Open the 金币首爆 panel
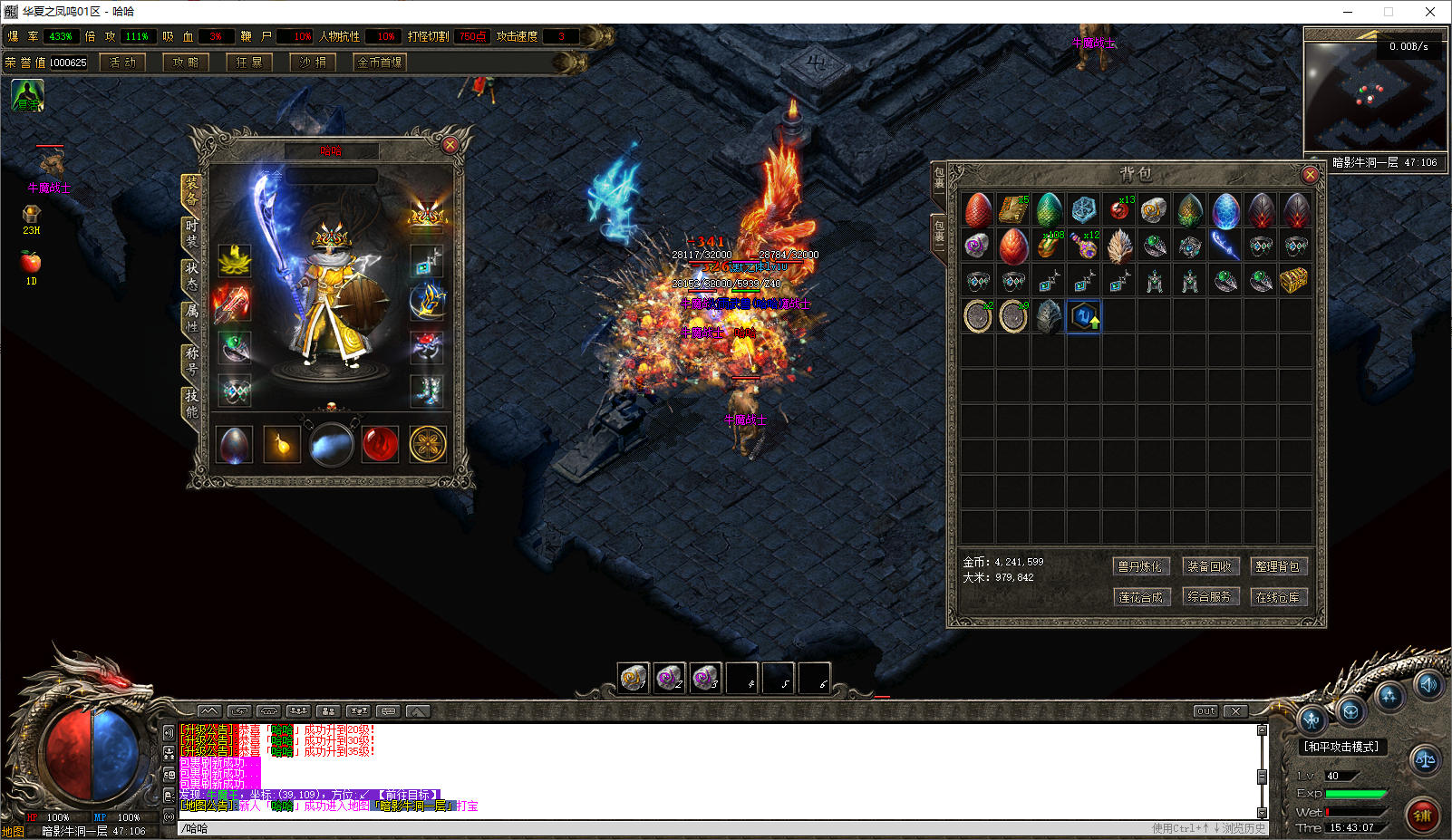1452x840 pixels. click(x=380, y=63)
